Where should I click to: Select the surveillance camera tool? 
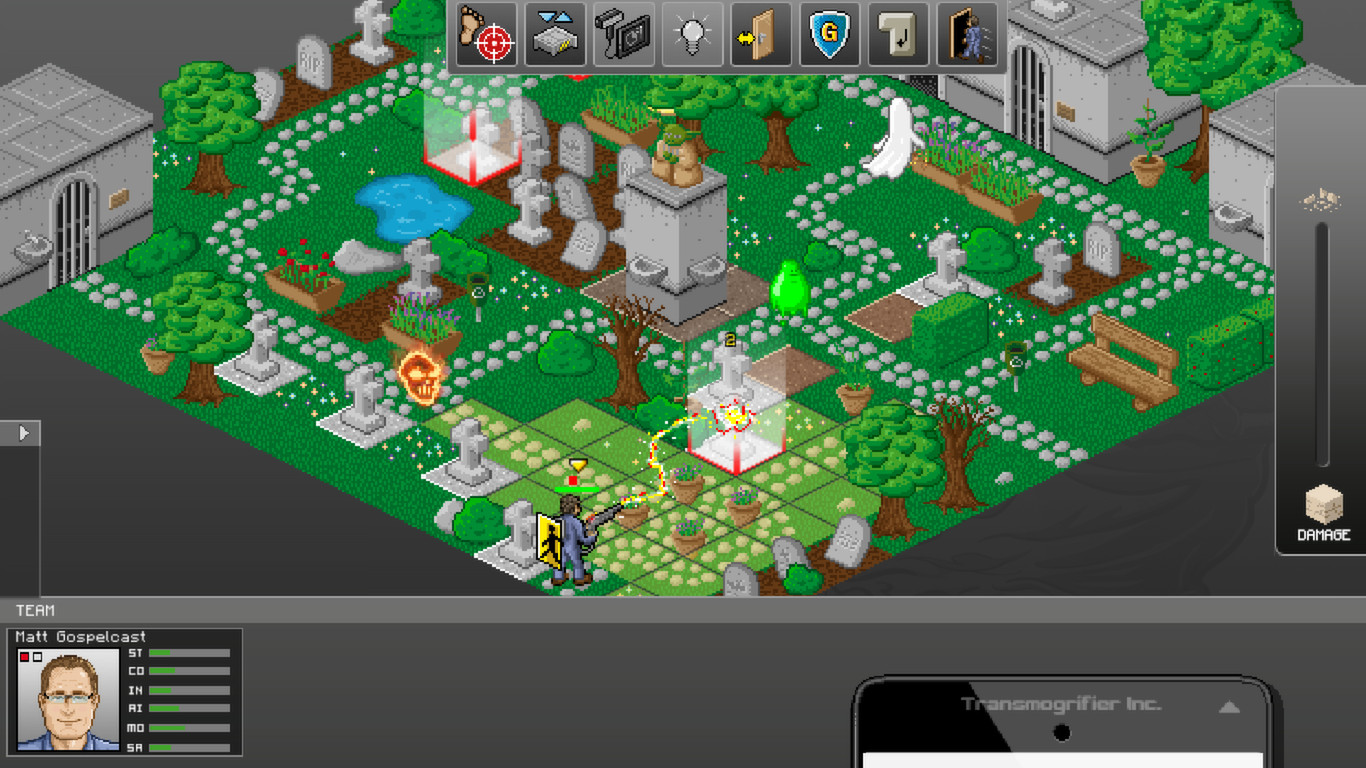tap(623, 35)
